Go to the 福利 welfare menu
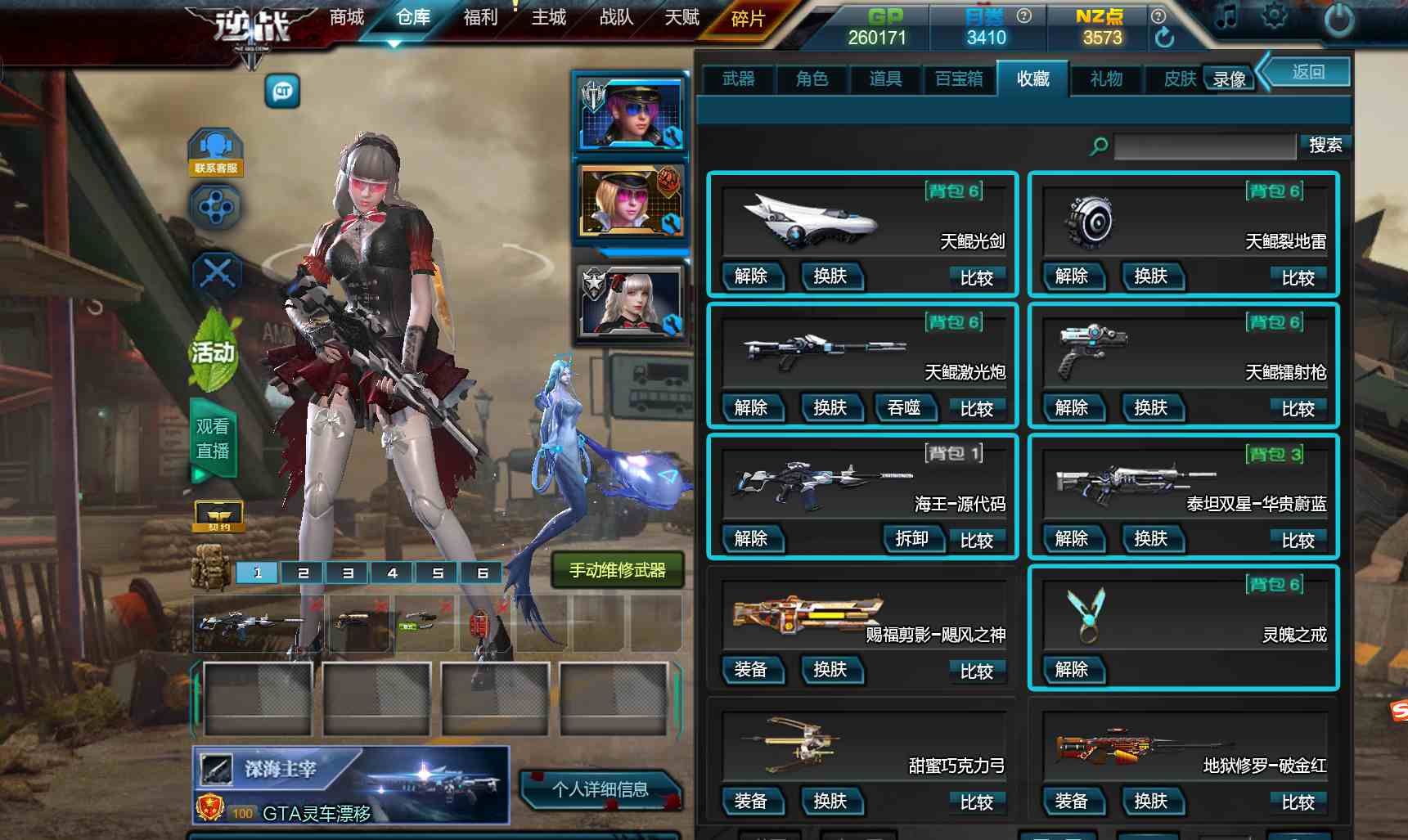This screenshot has height=840, width=1408. coord(480,17)
